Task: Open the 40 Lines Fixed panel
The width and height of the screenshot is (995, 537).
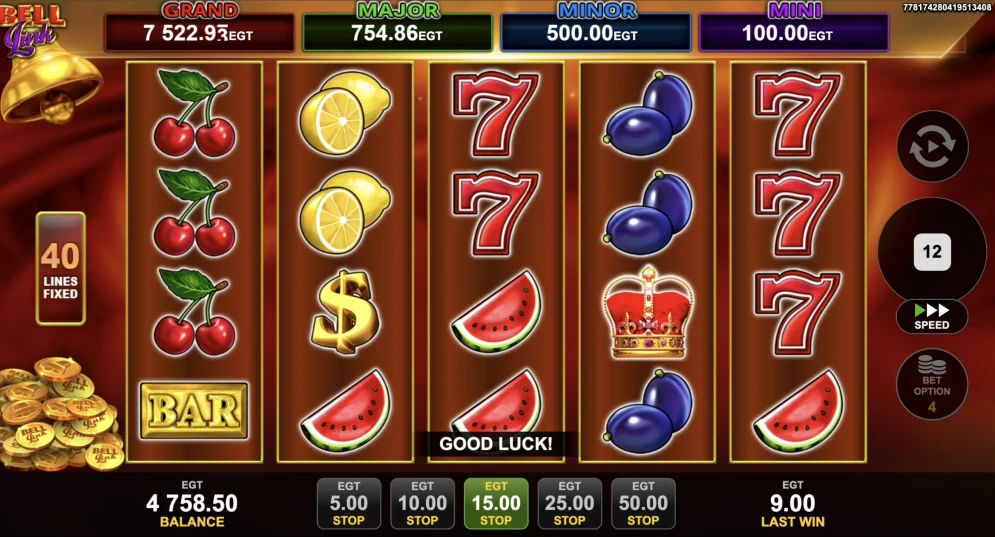Action: pos(61,268)
